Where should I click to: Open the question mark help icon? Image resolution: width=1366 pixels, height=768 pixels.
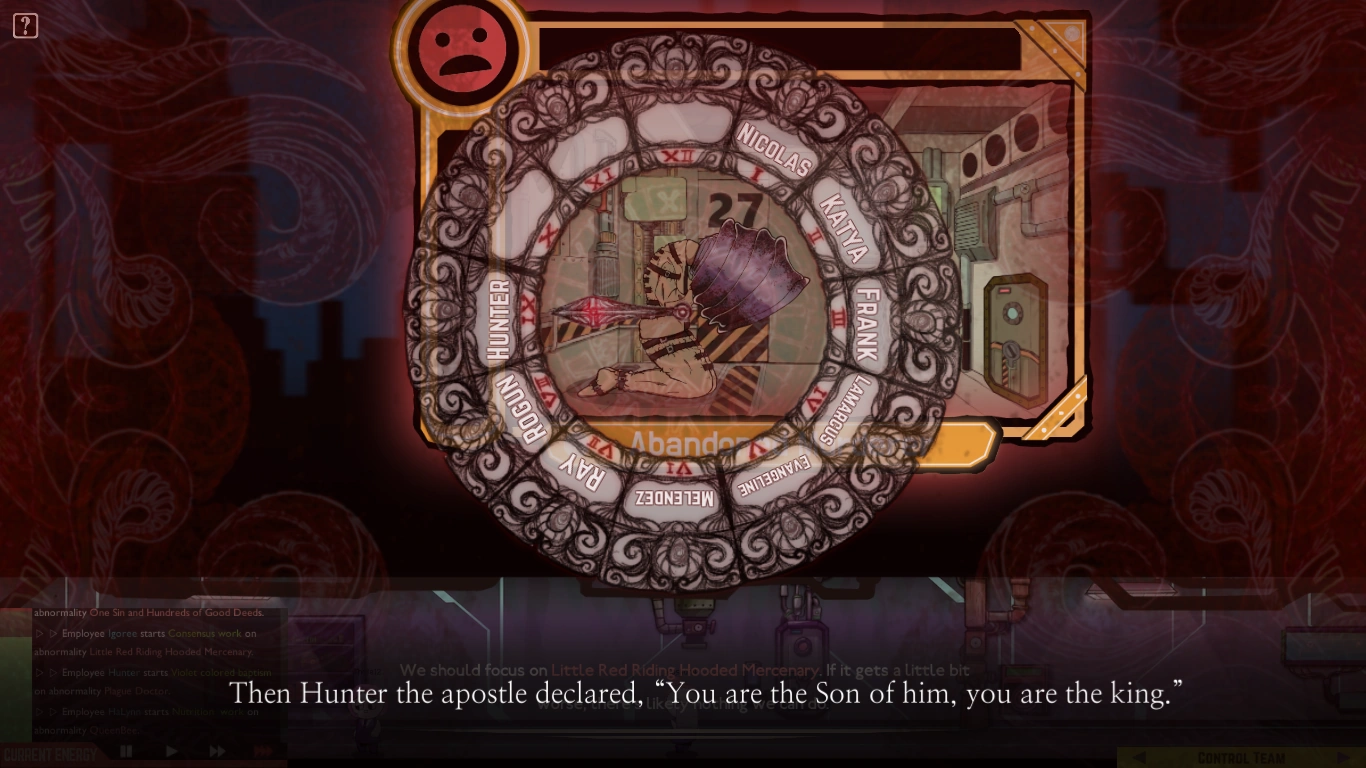25,25
